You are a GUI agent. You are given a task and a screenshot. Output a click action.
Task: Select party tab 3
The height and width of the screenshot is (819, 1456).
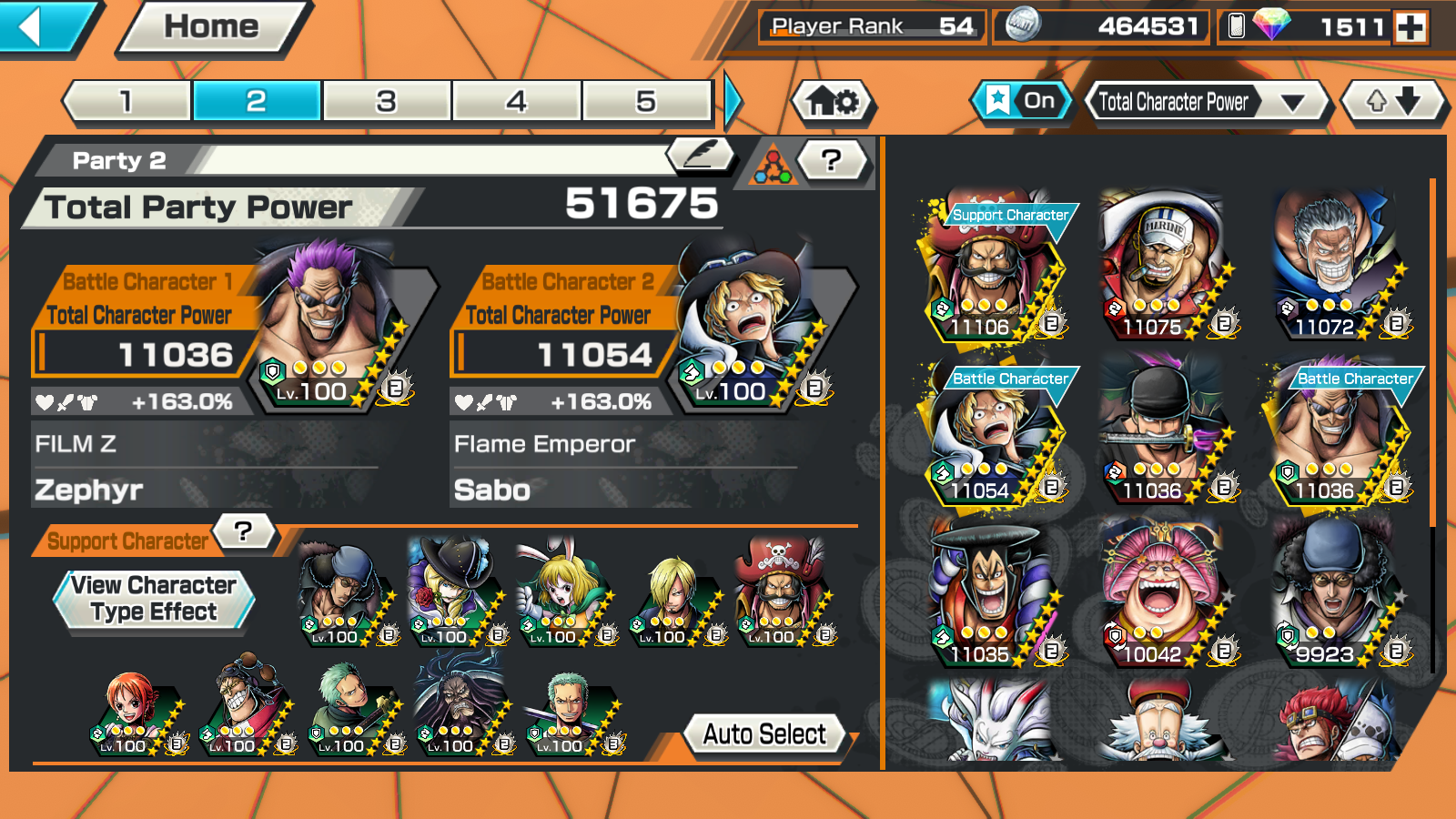(387, 101)
